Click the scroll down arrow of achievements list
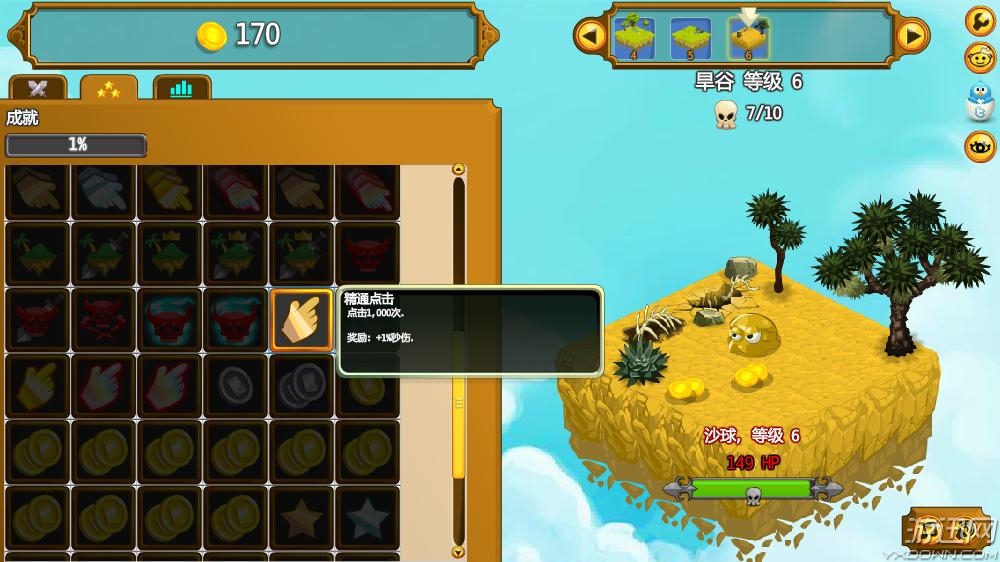1000x562 pixels. coord(459,551)
